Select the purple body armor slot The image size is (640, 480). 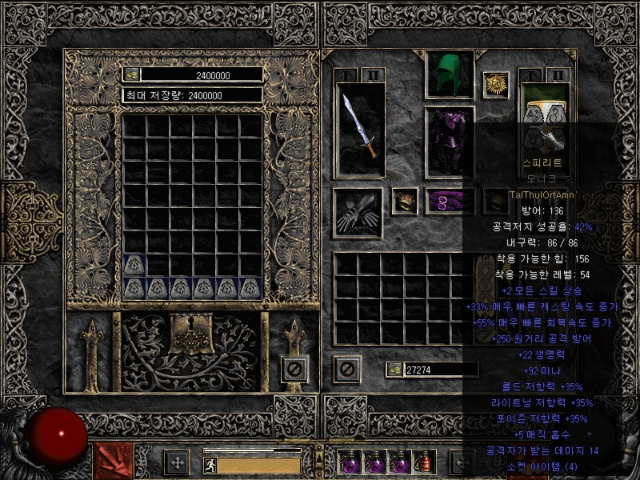[449, 142]
